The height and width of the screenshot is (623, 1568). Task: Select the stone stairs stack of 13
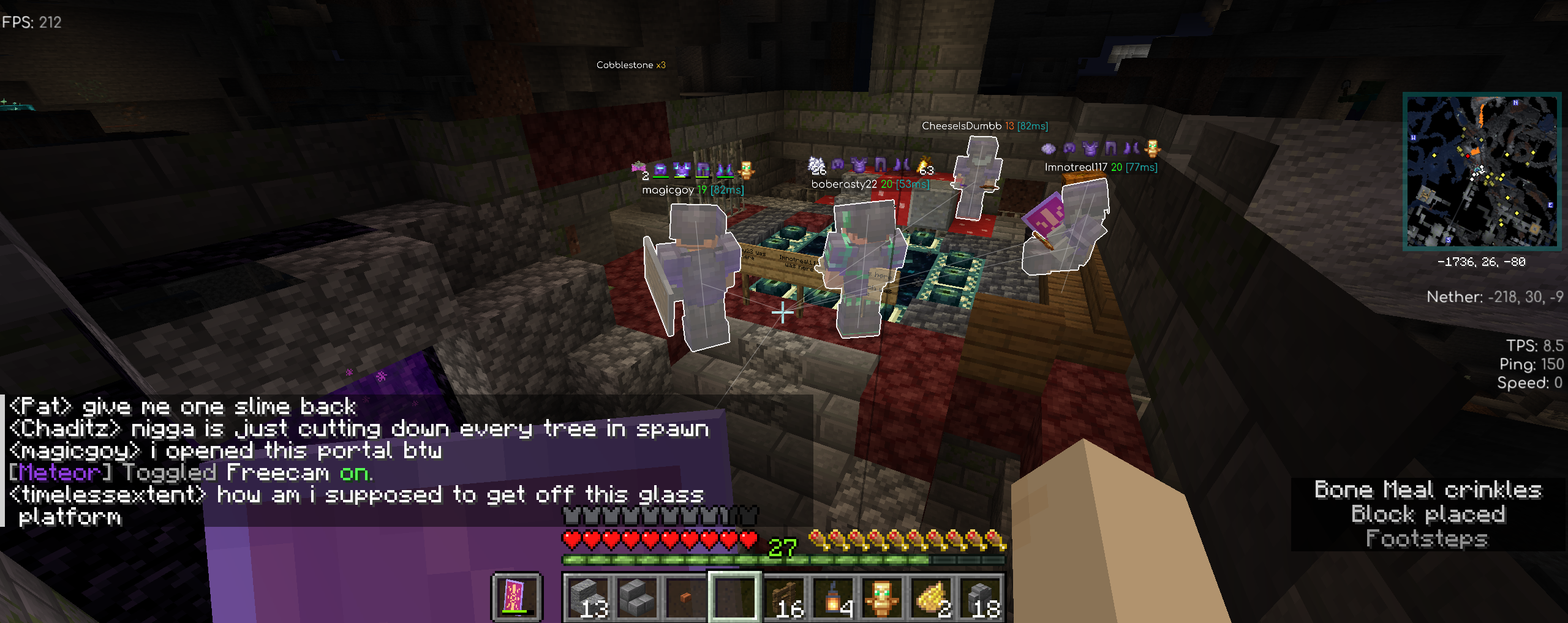pyautogui.click(x=587, y=597)
